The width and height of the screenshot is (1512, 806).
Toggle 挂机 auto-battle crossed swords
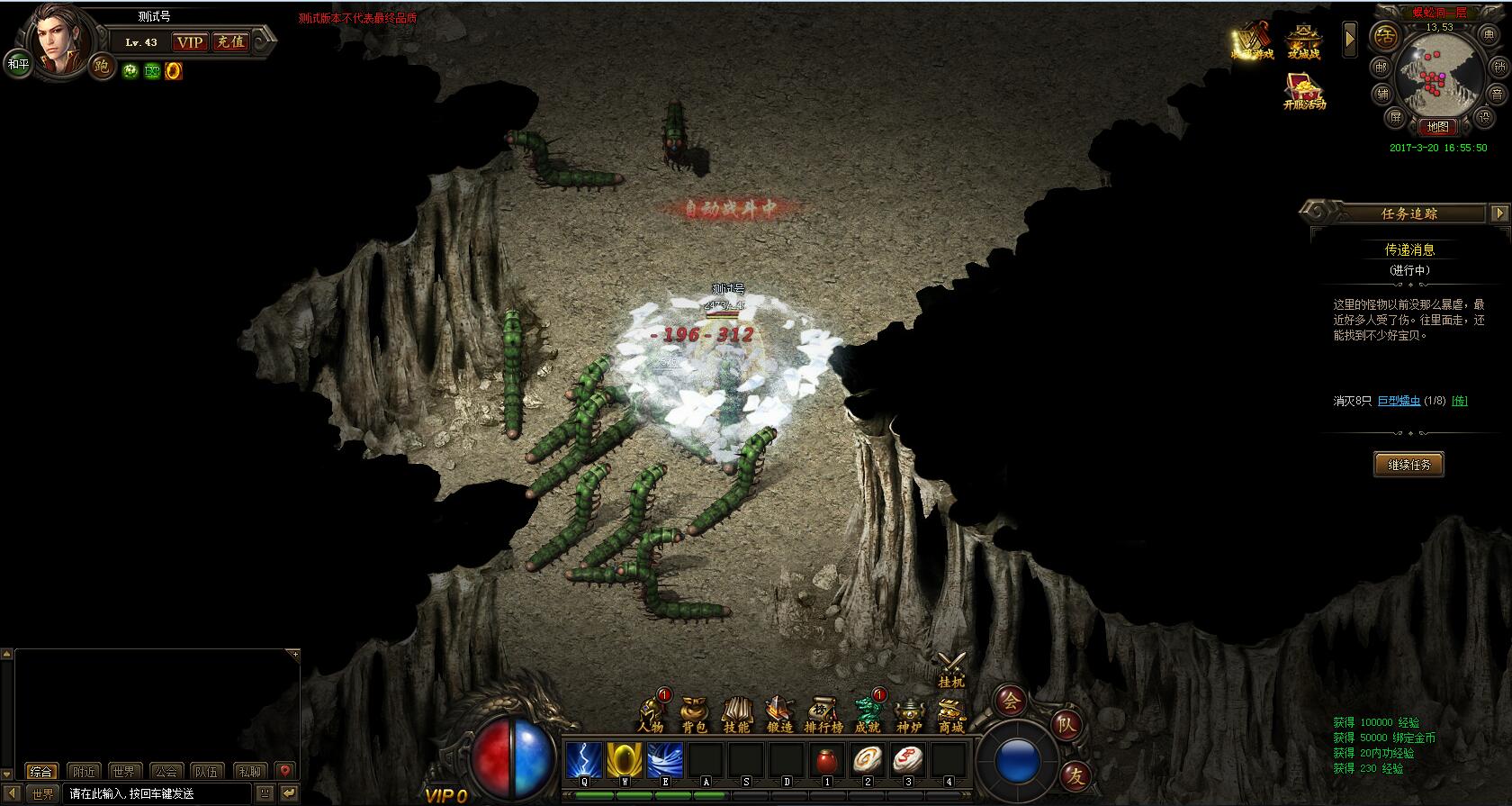pos(951,670)
